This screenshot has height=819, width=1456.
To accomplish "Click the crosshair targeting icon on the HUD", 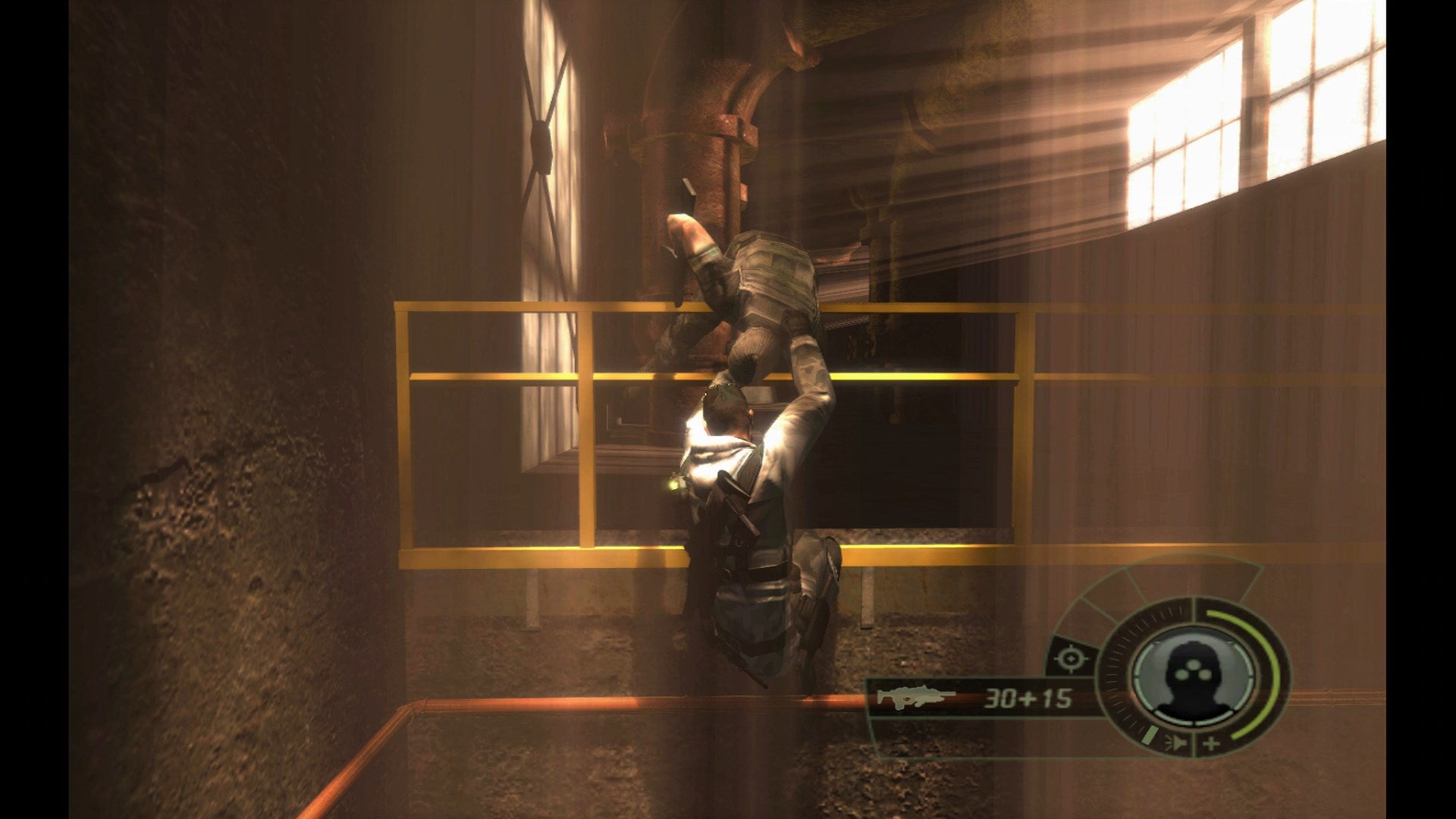I will (x=1072, y=658).
